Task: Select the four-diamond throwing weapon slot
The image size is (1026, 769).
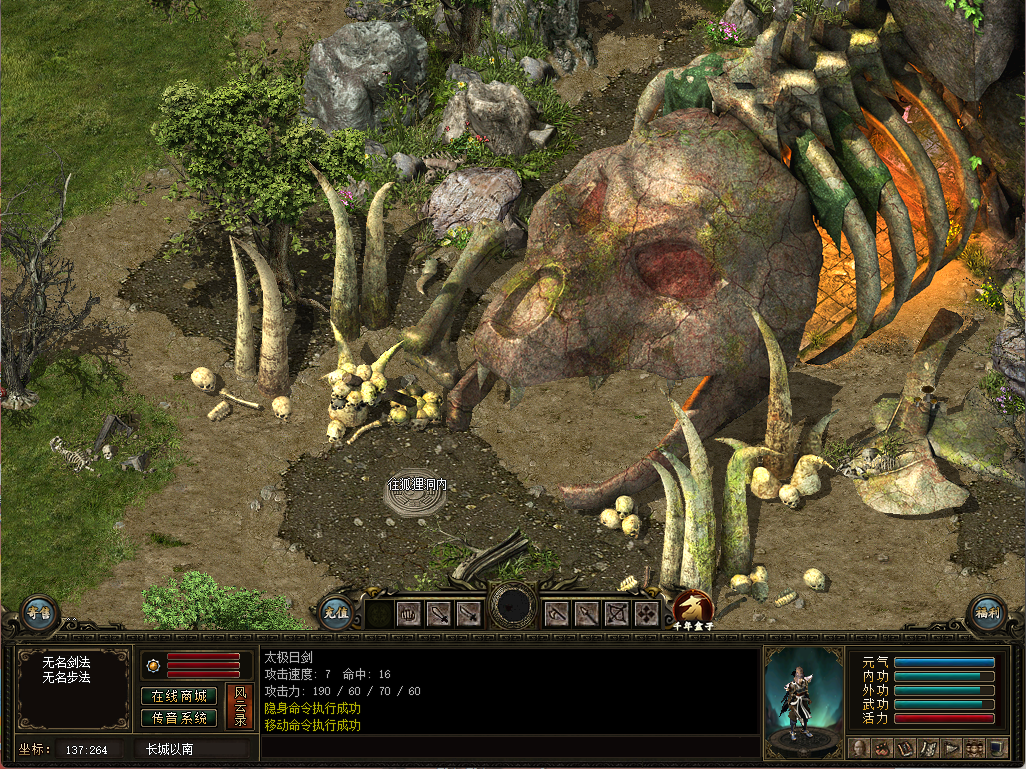Action: click(647, 613)
